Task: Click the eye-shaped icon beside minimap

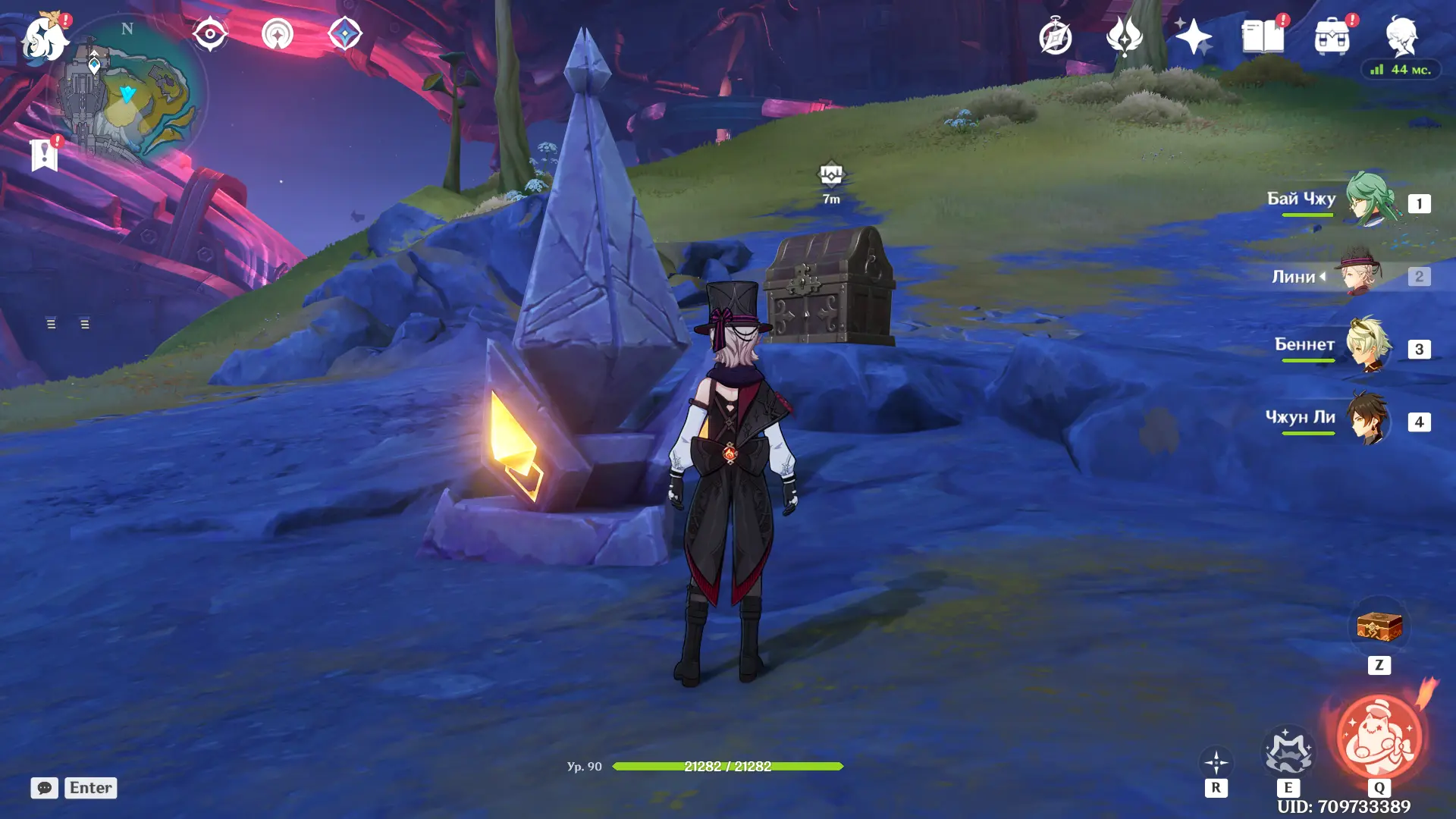Action: [209, 34]
